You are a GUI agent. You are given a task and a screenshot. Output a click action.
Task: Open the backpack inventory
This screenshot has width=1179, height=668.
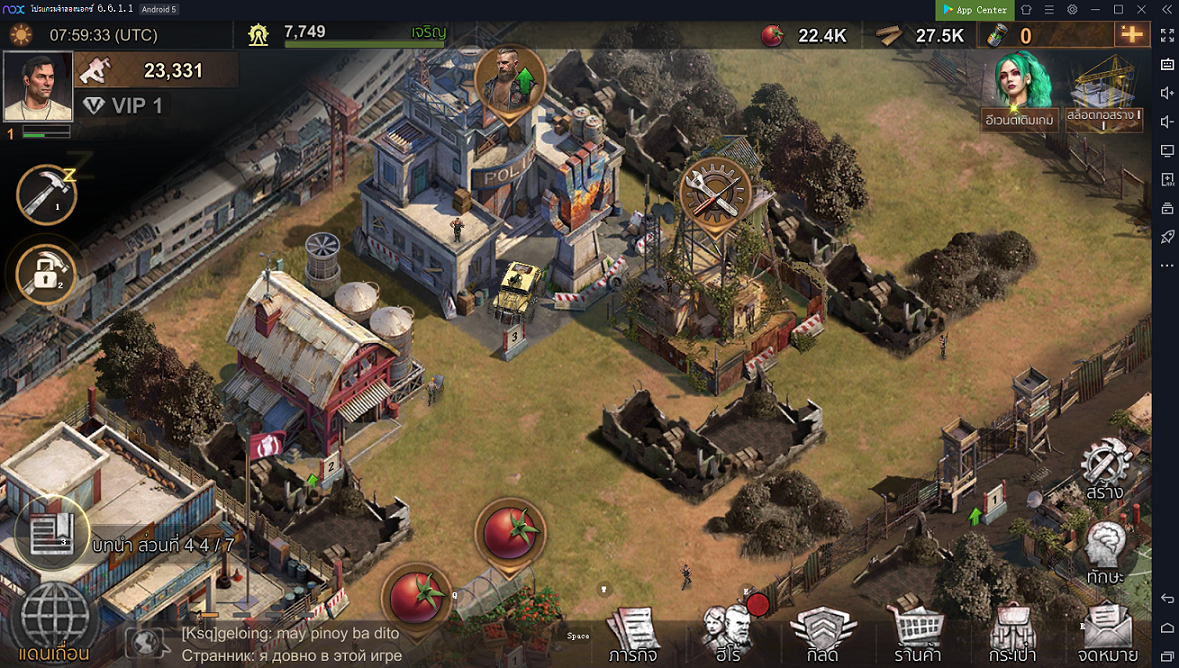tap(1012, 634)
